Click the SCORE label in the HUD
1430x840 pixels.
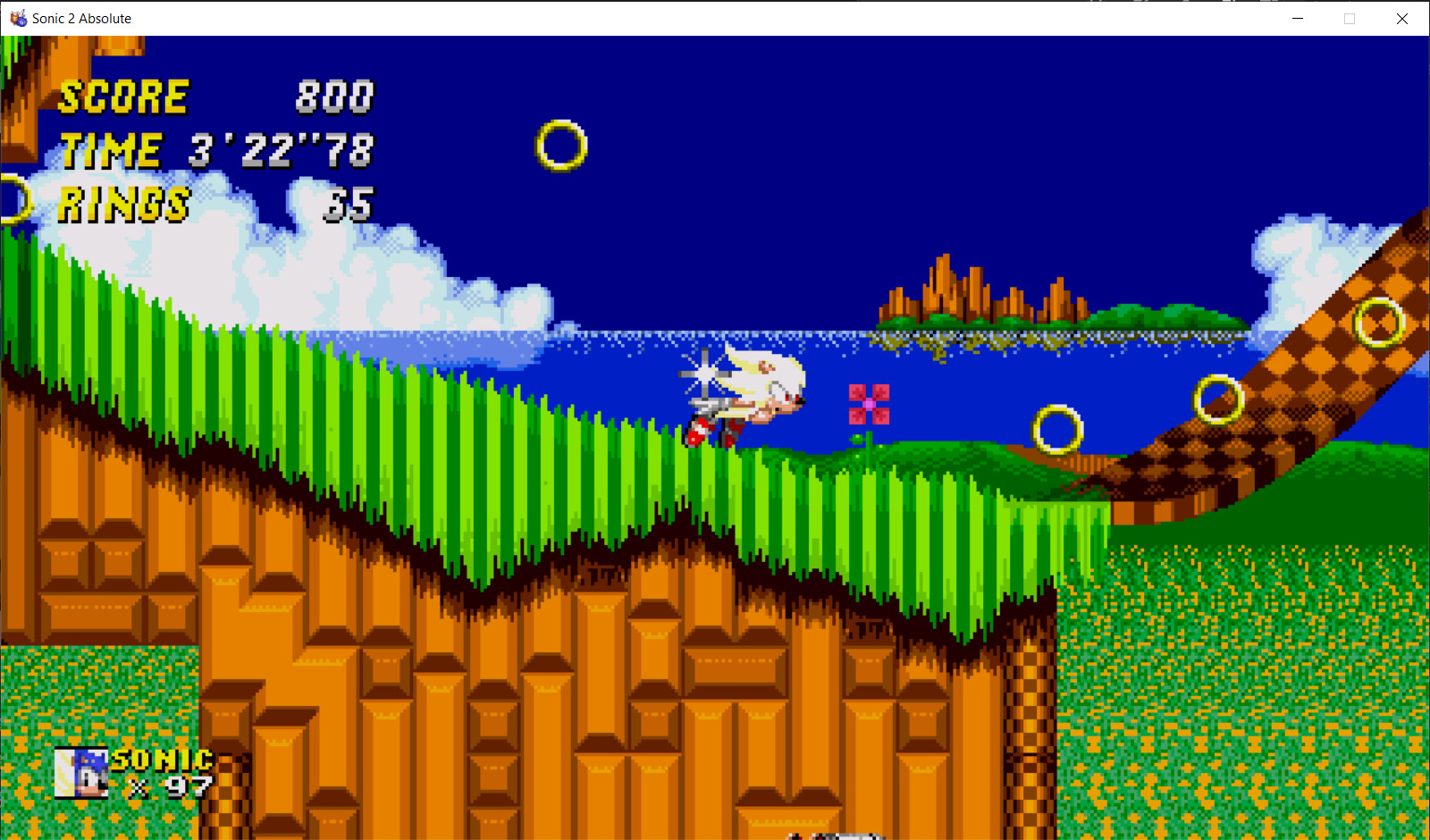pos(122,97)
